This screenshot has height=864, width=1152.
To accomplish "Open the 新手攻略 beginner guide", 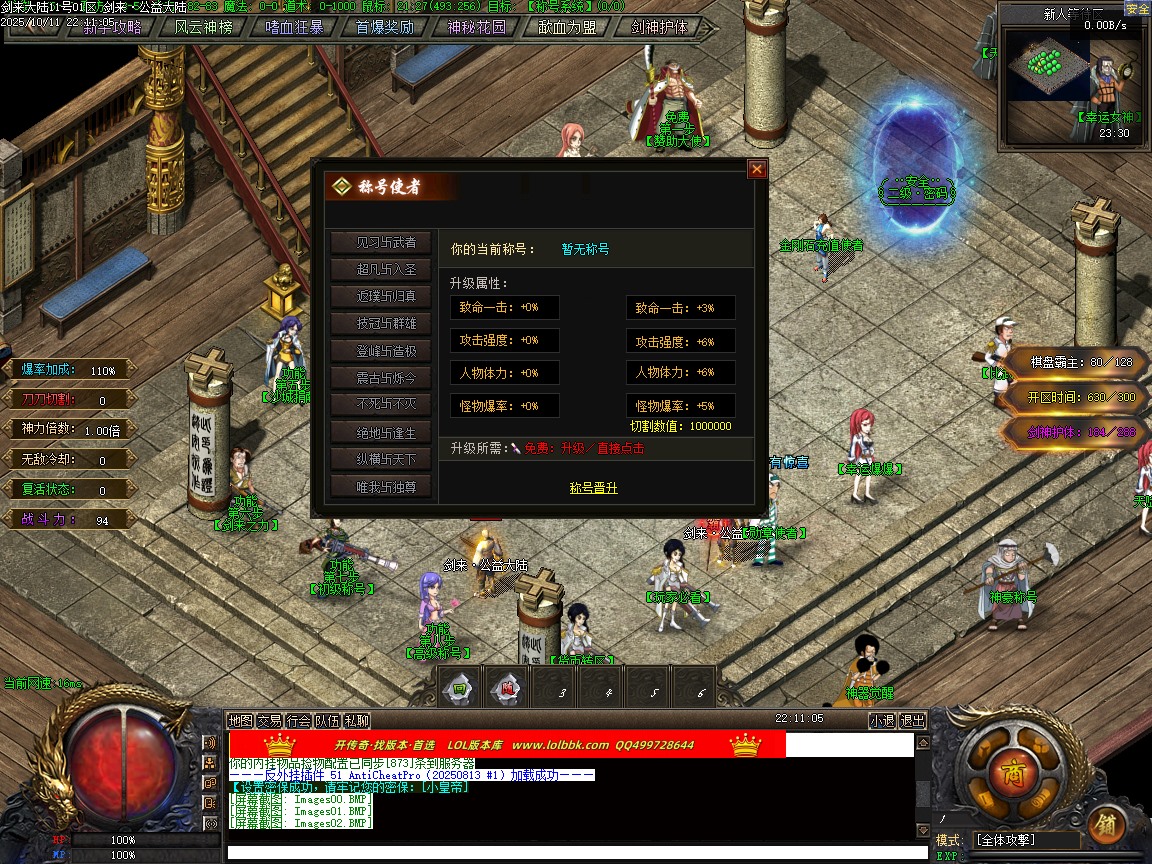I will click(x=111, y=27).
